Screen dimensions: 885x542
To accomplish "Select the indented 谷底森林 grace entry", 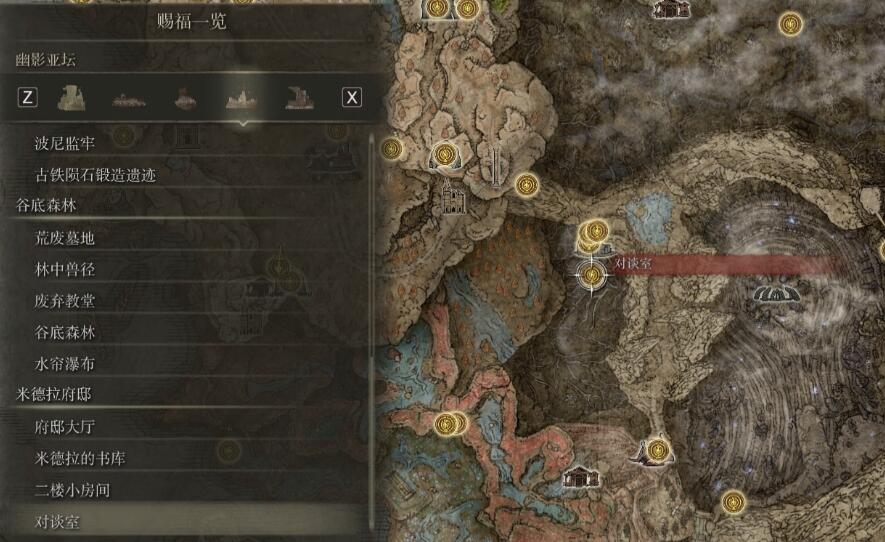I will coord(64,332).
